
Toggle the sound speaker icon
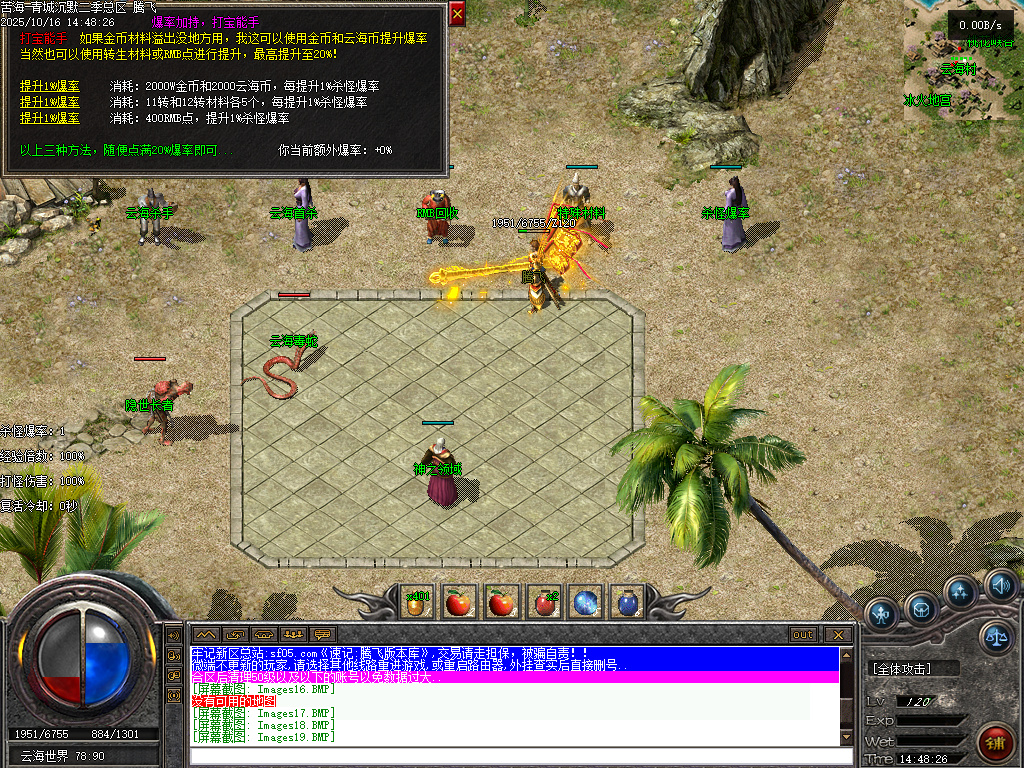999,585
